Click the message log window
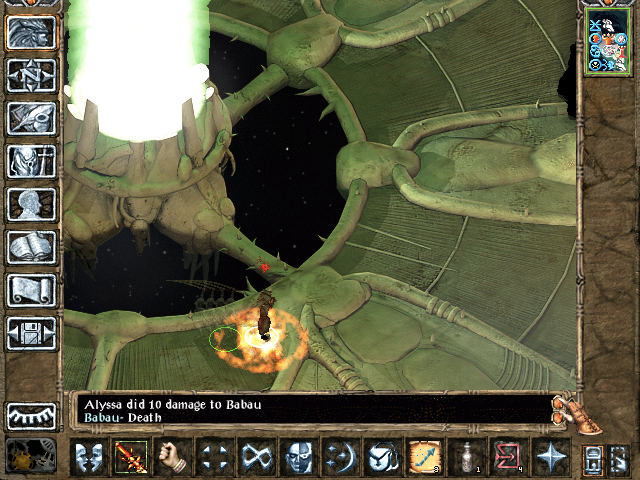Screen dimensions: 640x480 coord(310,411)
